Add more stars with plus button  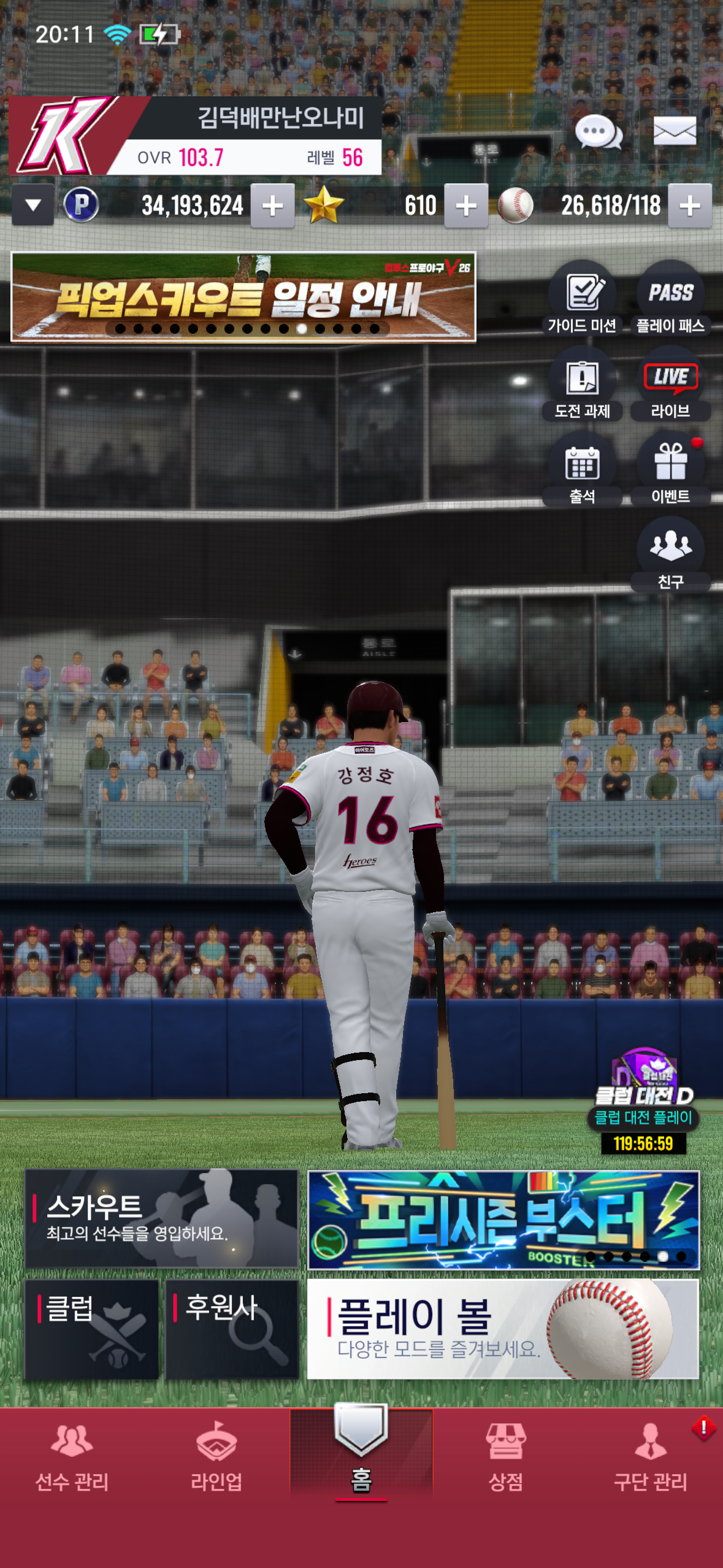466,206
